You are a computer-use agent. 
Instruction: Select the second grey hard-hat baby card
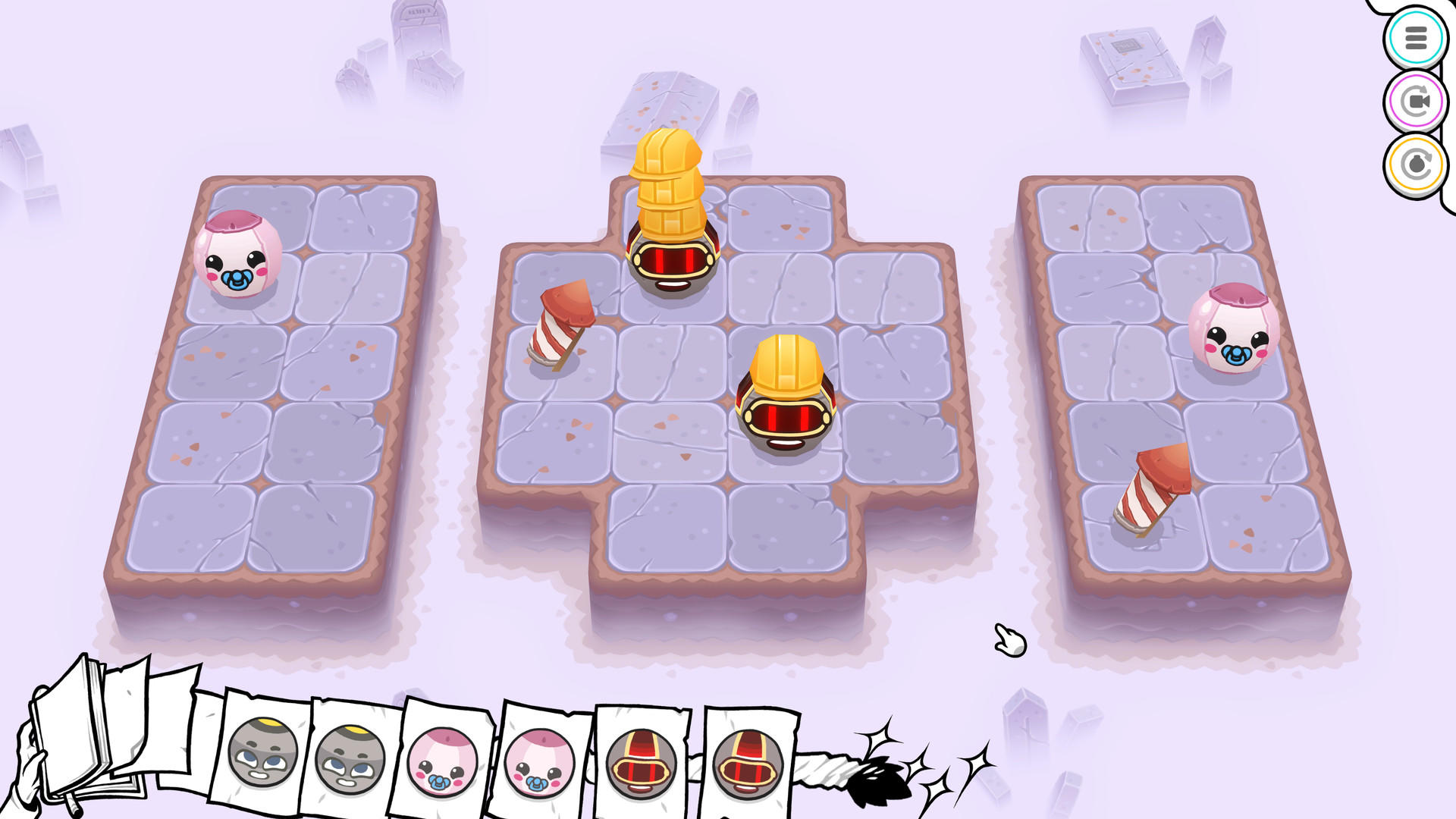(x=351, y=758)
